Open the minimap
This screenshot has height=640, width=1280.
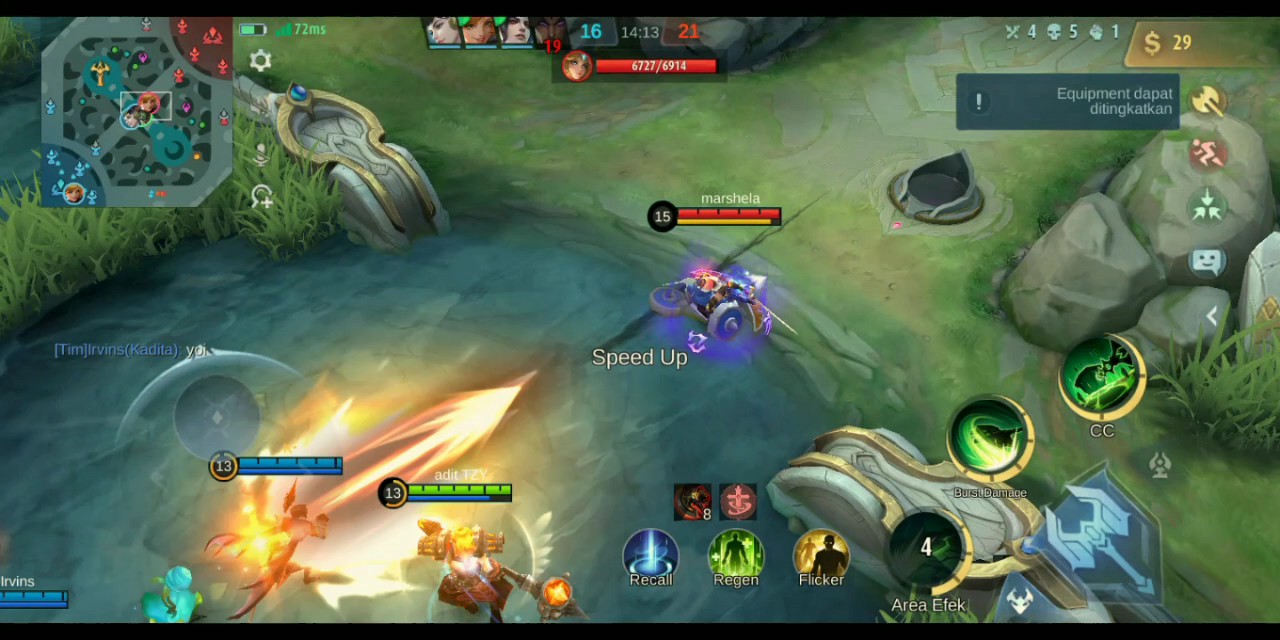point(136,110)
